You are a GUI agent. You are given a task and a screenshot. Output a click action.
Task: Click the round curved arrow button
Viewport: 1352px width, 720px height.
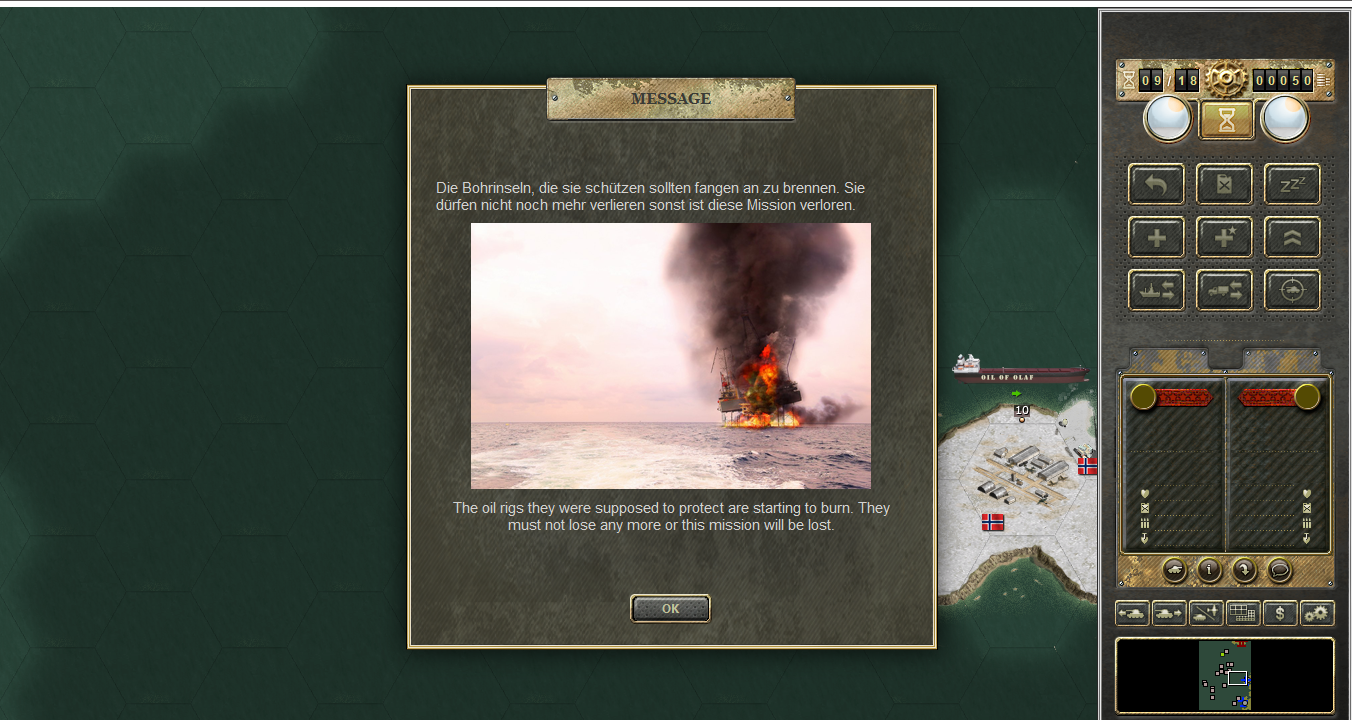(x=1244, y=570)
